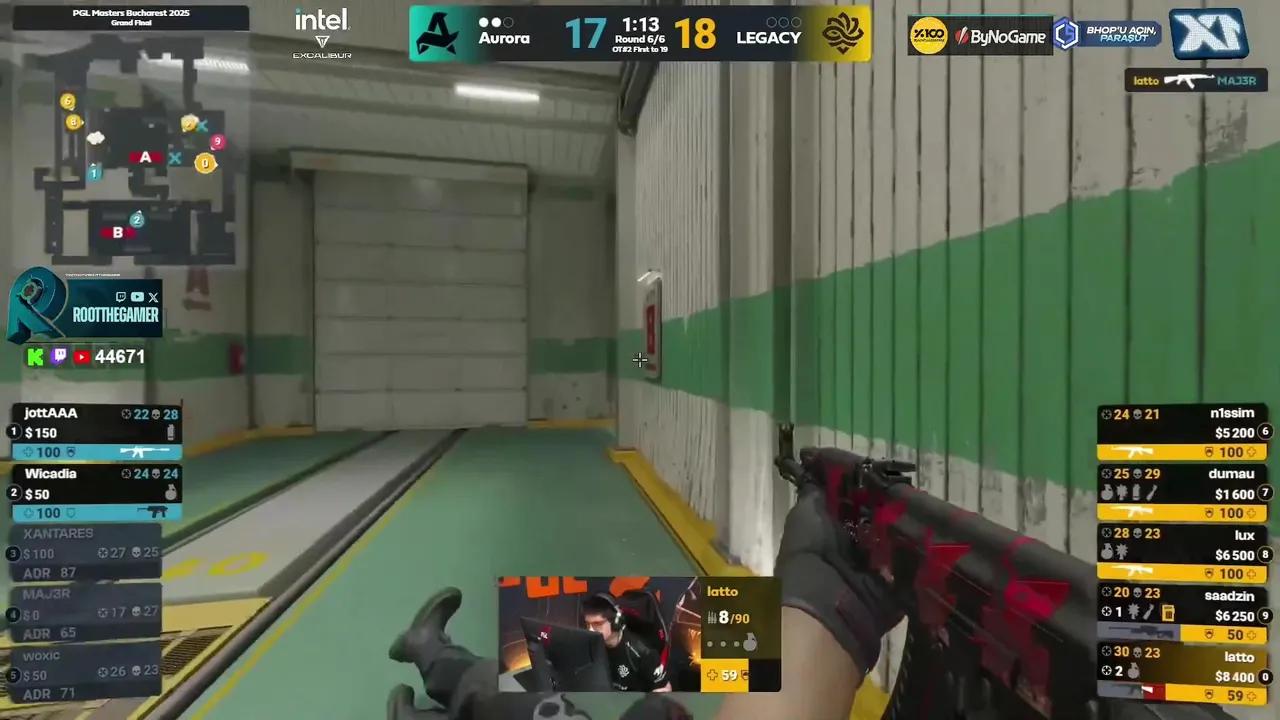The height and width of the screenshot is (720, 1280).
Task: Select the Excalibur logo under Intel
Action: pyautogui.click(x=321, y=46)
